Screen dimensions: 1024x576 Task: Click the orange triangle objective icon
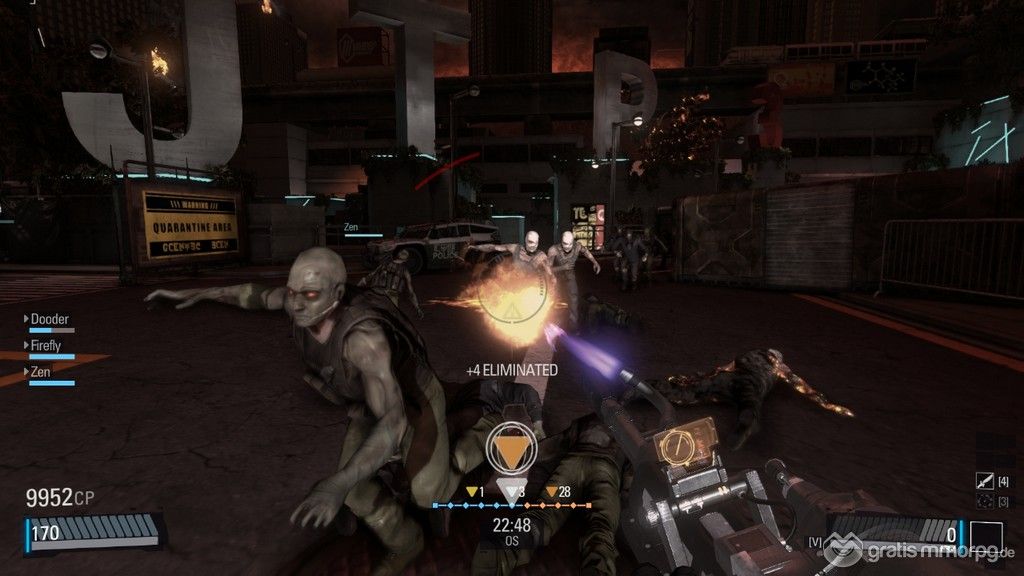point(512,451)
